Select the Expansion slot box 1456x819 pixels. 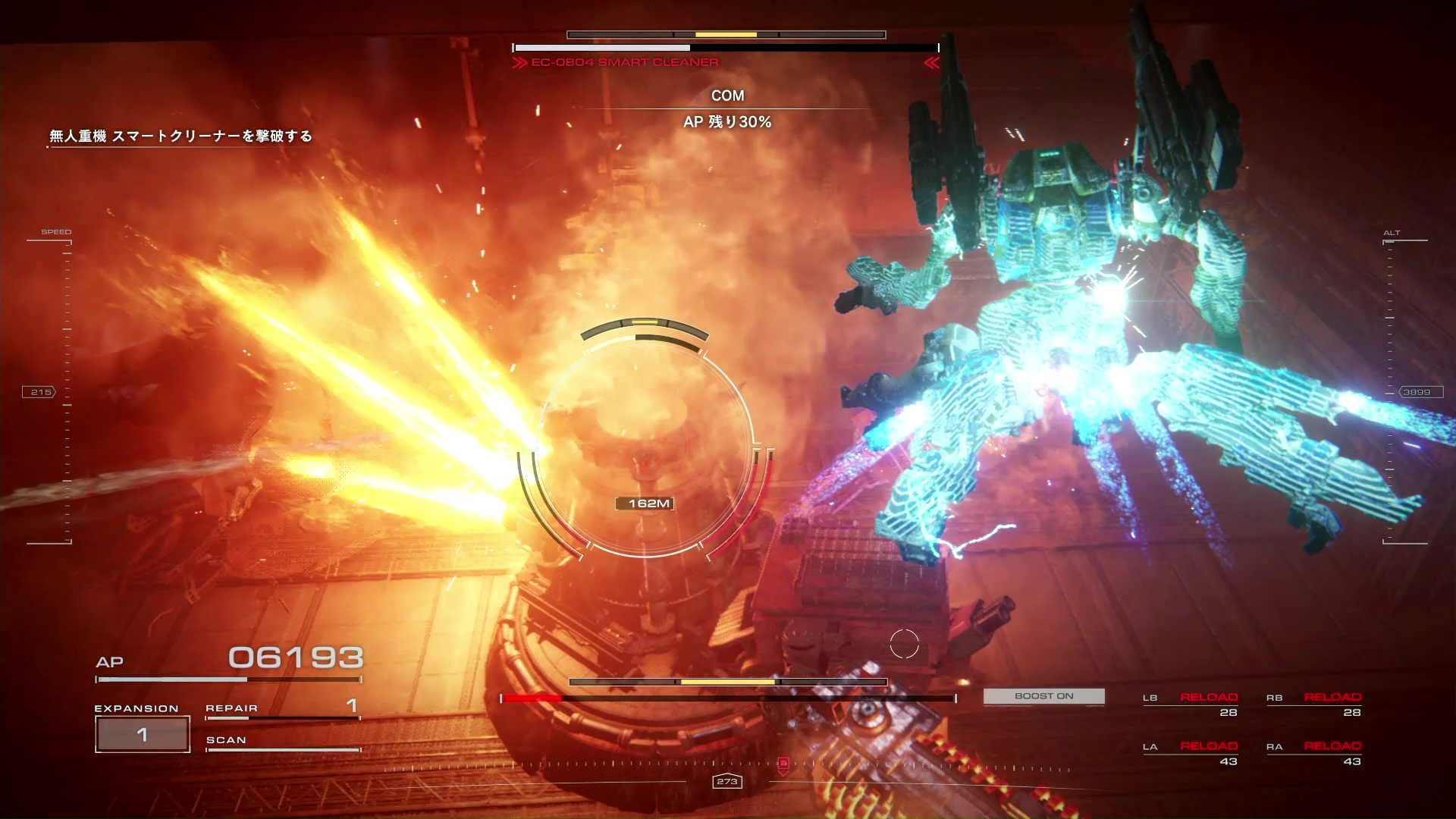click(143, 734)
